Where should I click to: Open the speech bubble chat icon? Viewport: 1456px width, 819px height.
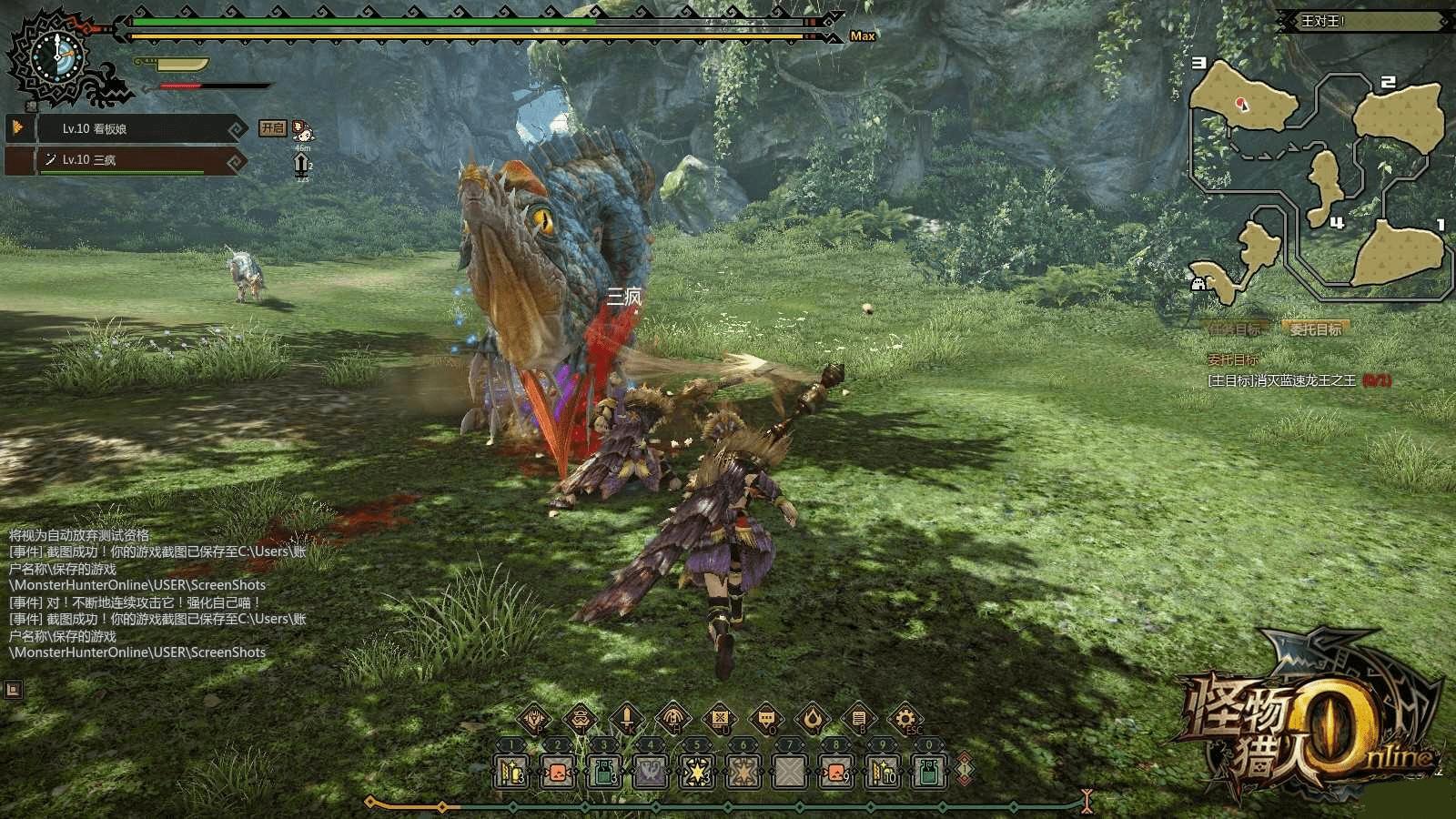click(766, 719)
